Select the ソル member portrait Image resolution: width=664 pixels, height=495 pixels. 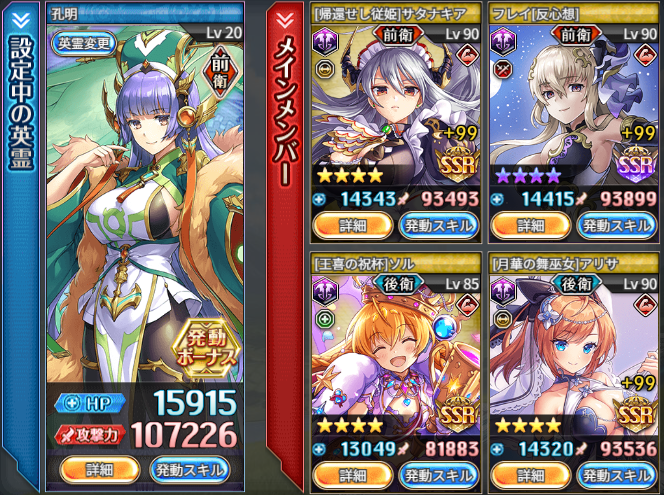(x=395, y=355)
